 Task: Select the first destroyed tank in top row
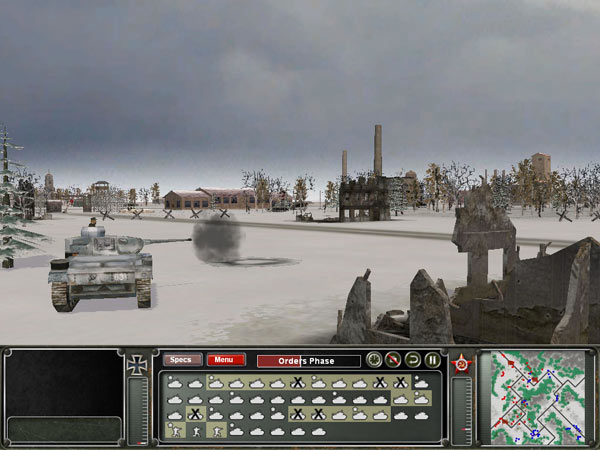coord(297,382)
